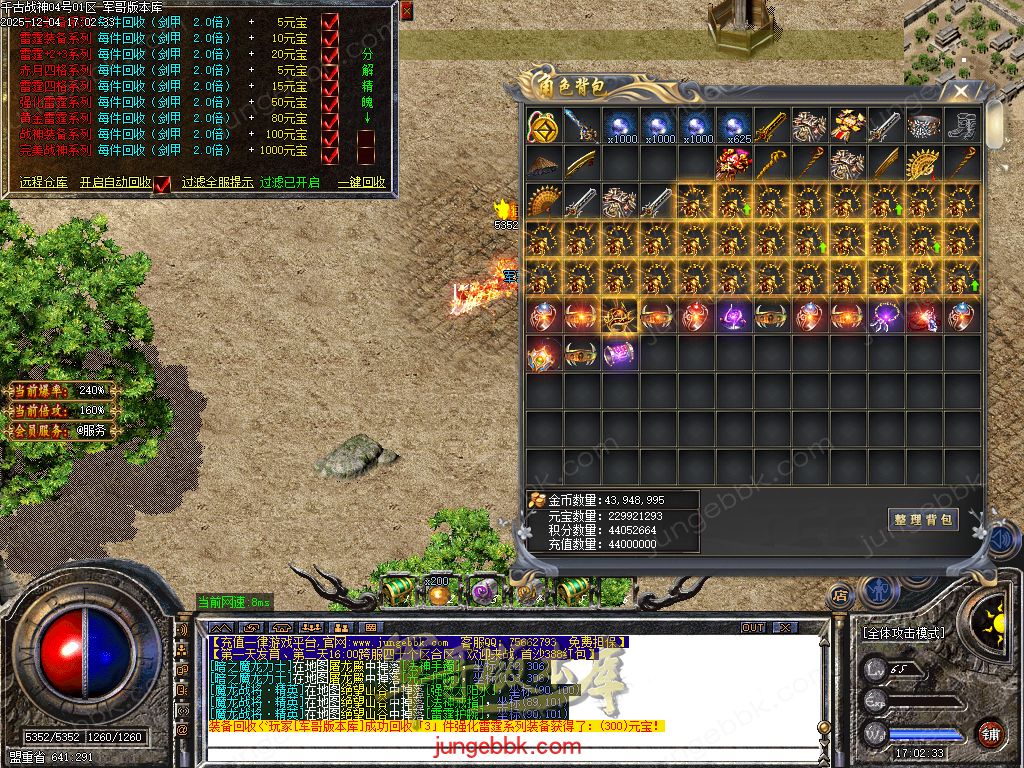This screenshot has width=1024, height=768.
Task: Activate 一键回收 one-click recycle
Action: (361, 183)
